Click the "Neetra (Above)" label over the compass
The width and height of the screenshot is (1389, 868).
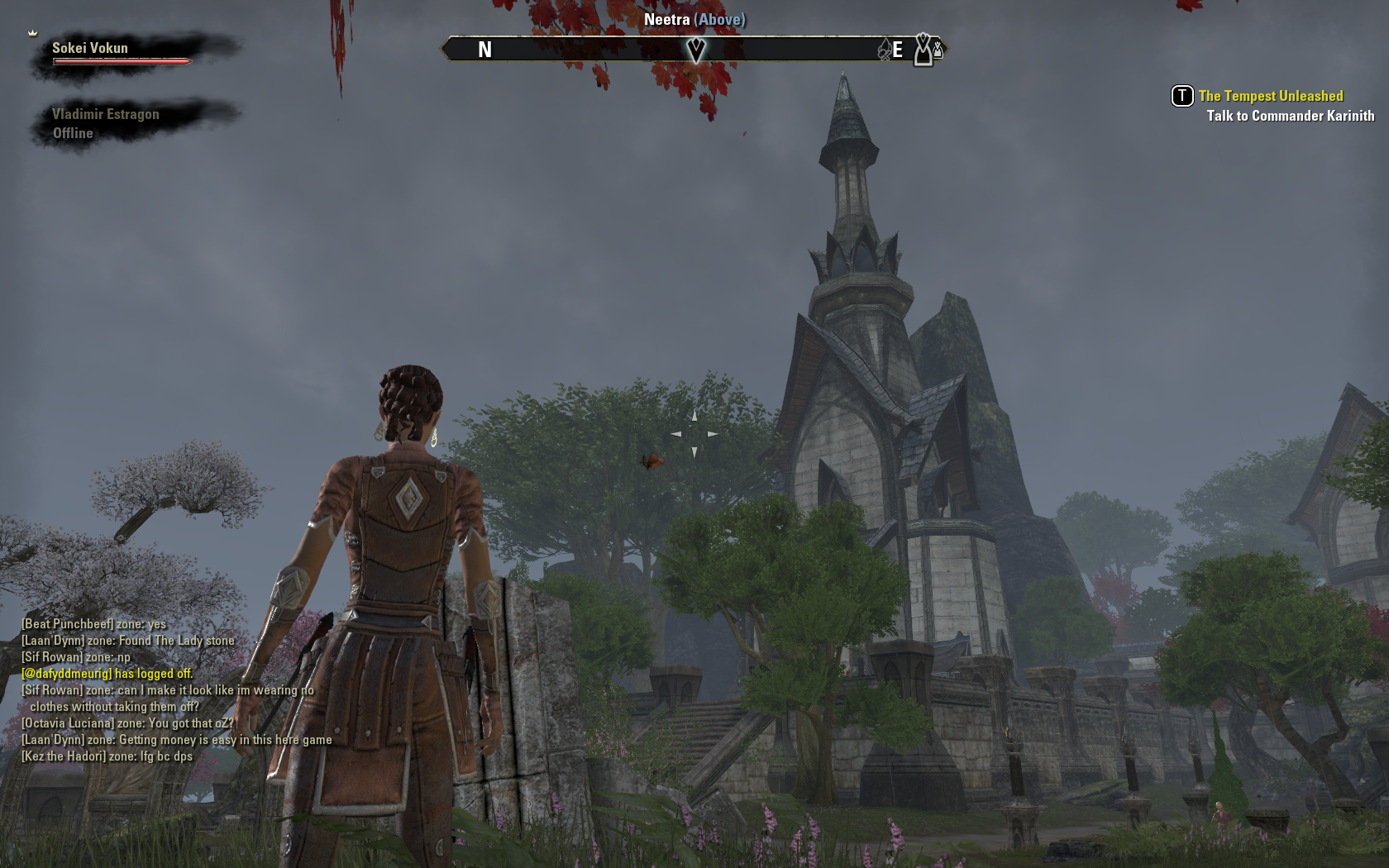pos(696,19)
